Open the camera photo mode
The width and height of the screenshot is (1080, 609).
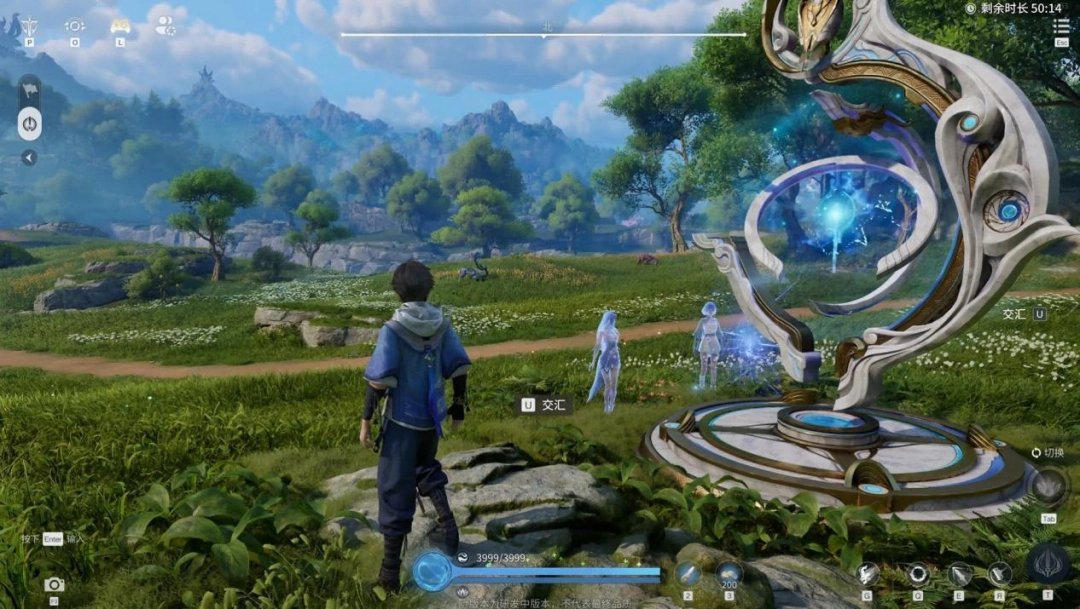[x=54, y=584]
